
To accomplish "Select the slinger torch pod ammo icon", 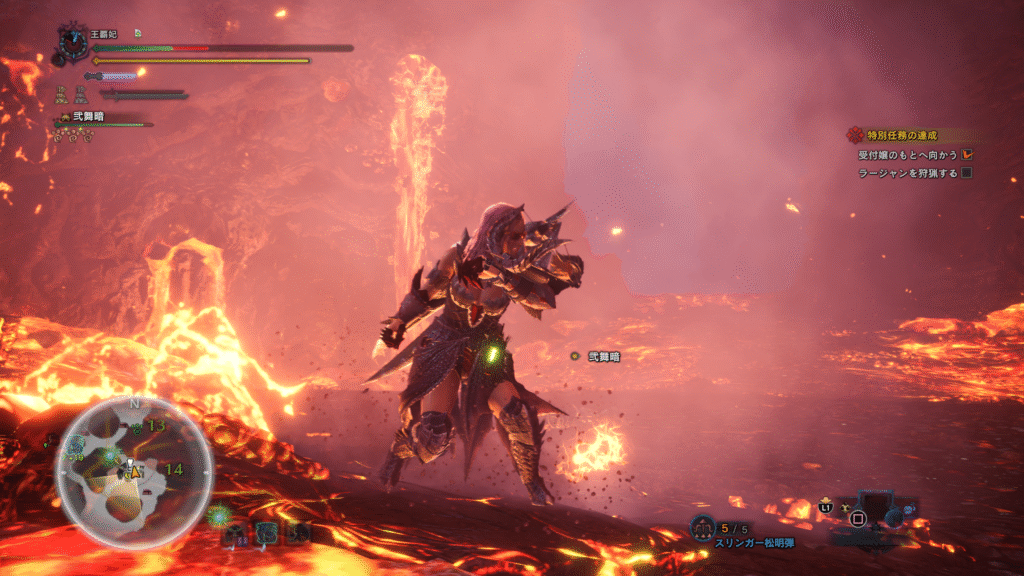I will pos(703,526).
